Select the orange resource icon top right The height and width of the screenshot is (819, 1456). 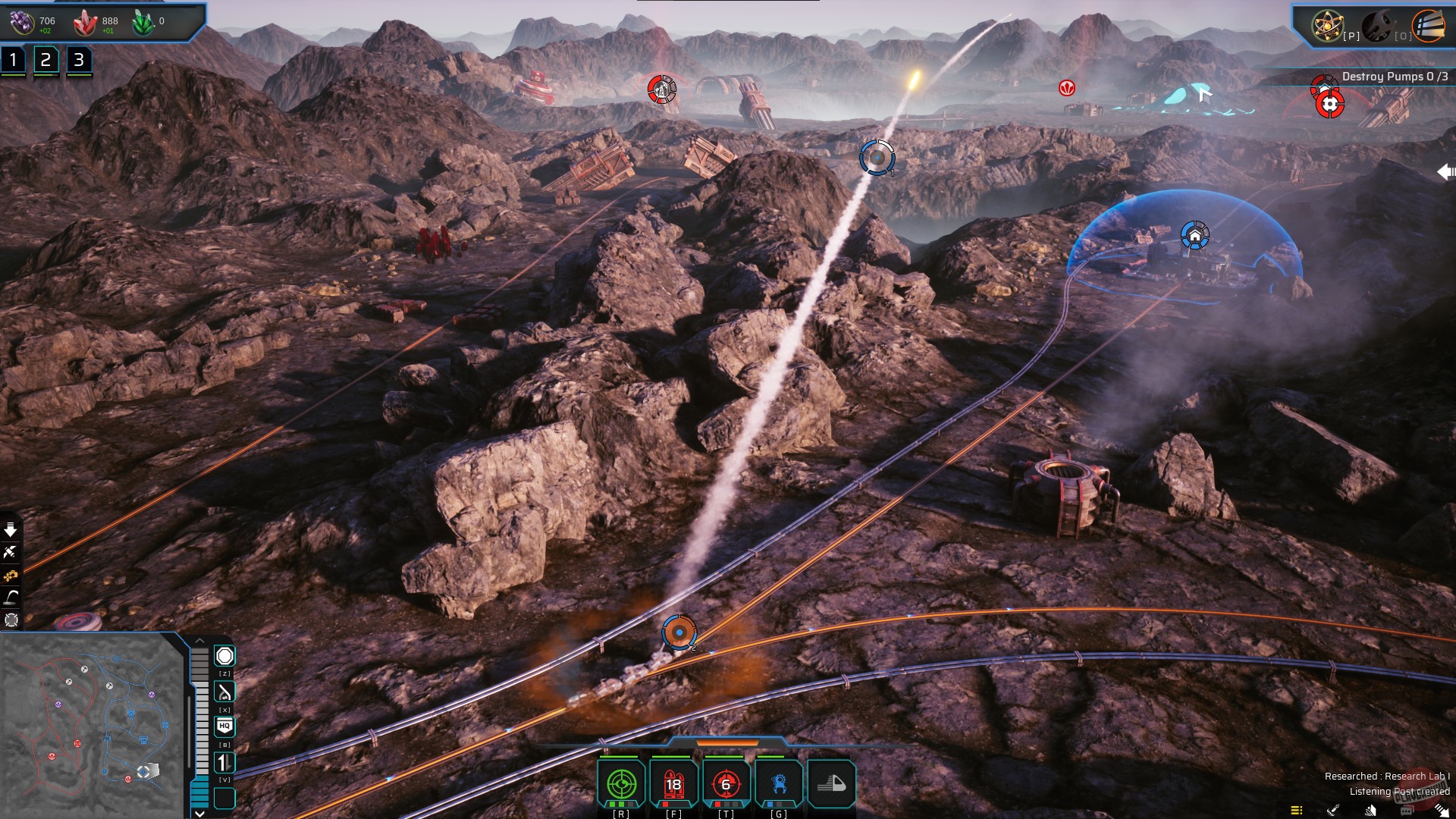pos(1430,25)
